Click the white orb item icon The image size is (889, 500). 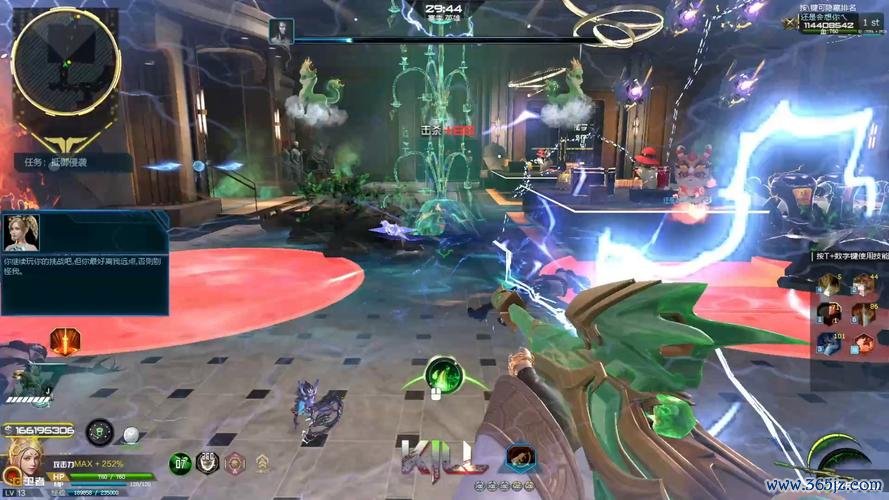(131, 434)
